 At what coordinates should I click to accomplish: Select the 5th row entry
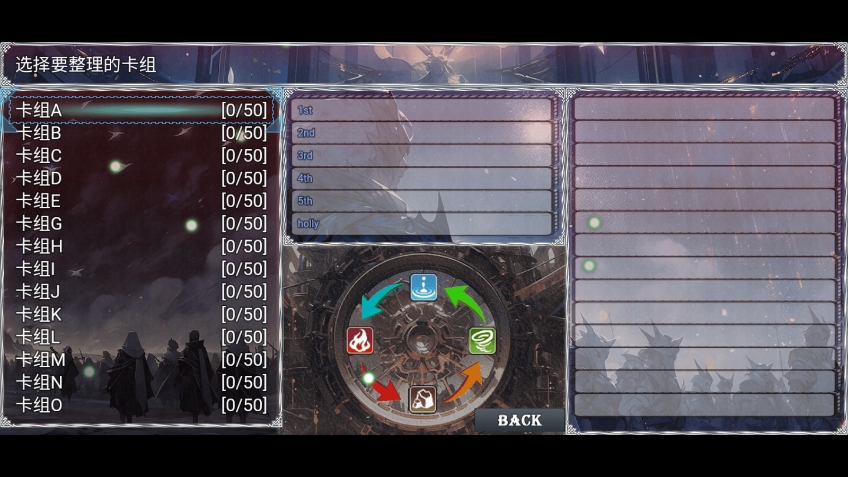(421, 201)
